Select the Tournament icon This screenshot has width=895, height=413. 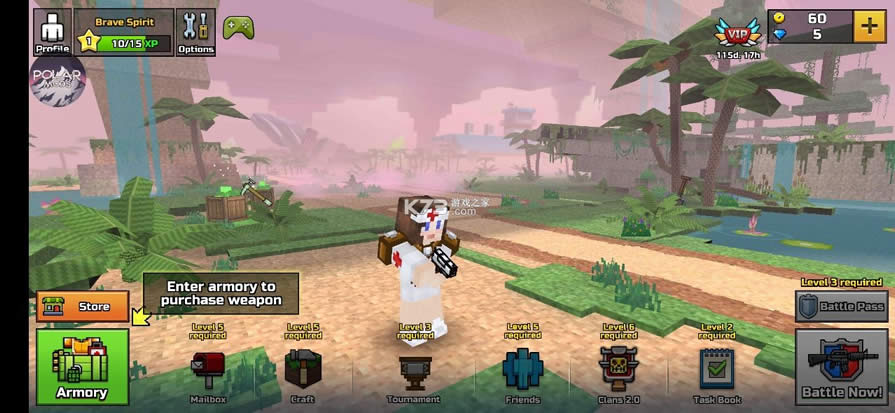tap(414, 374)
